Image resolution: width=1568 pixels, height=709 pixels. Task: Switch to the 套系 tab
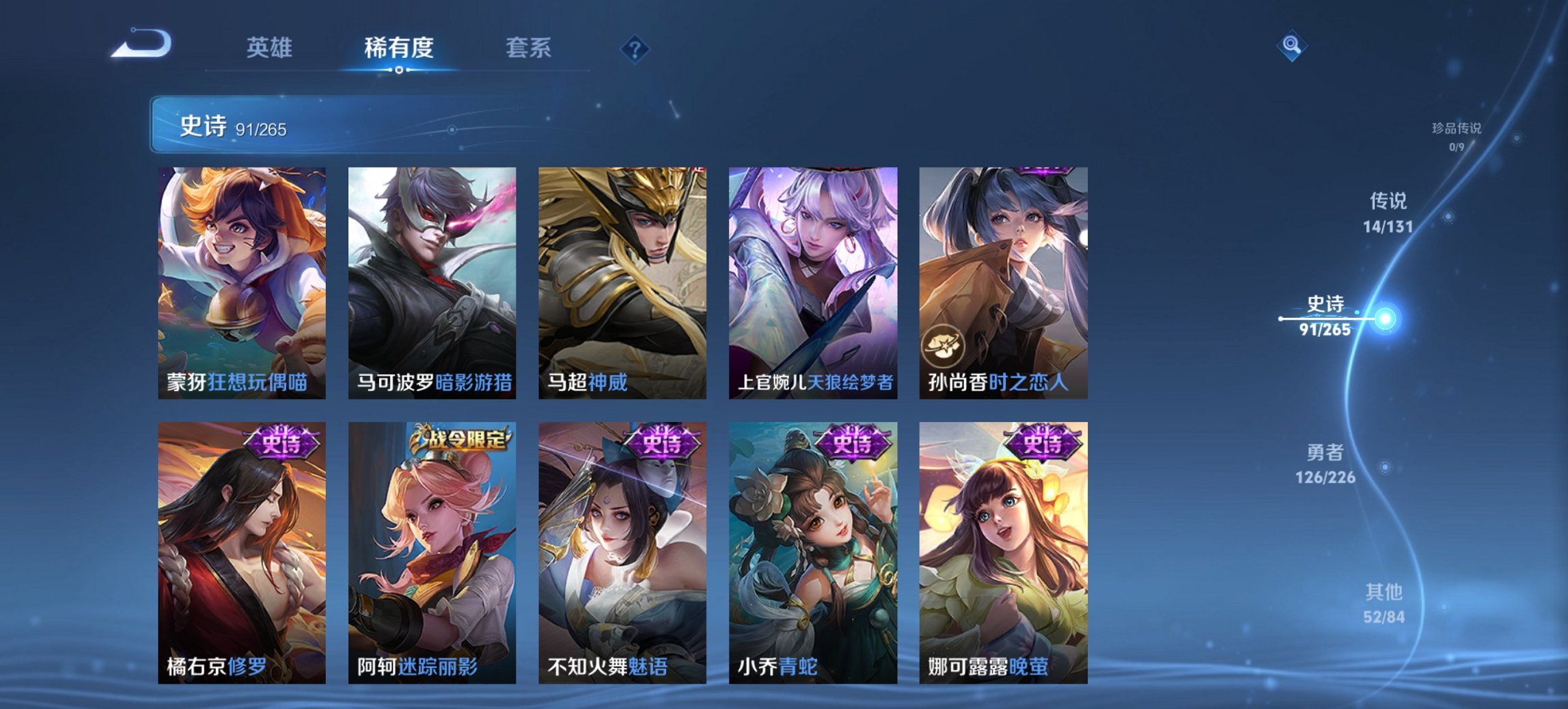(528, 48)
